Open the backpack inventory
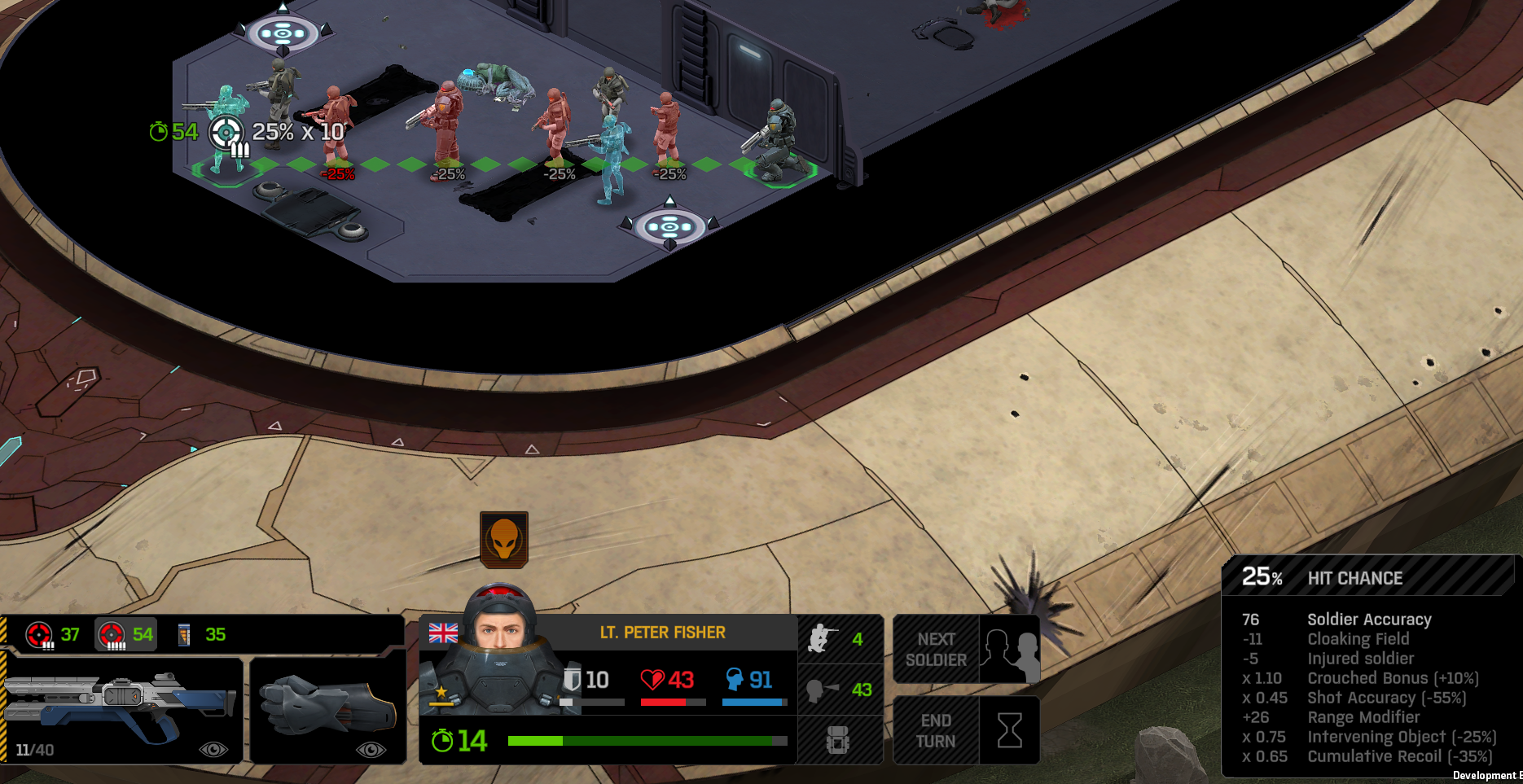This screenshot has width=1523, height=784. point(838,740)
